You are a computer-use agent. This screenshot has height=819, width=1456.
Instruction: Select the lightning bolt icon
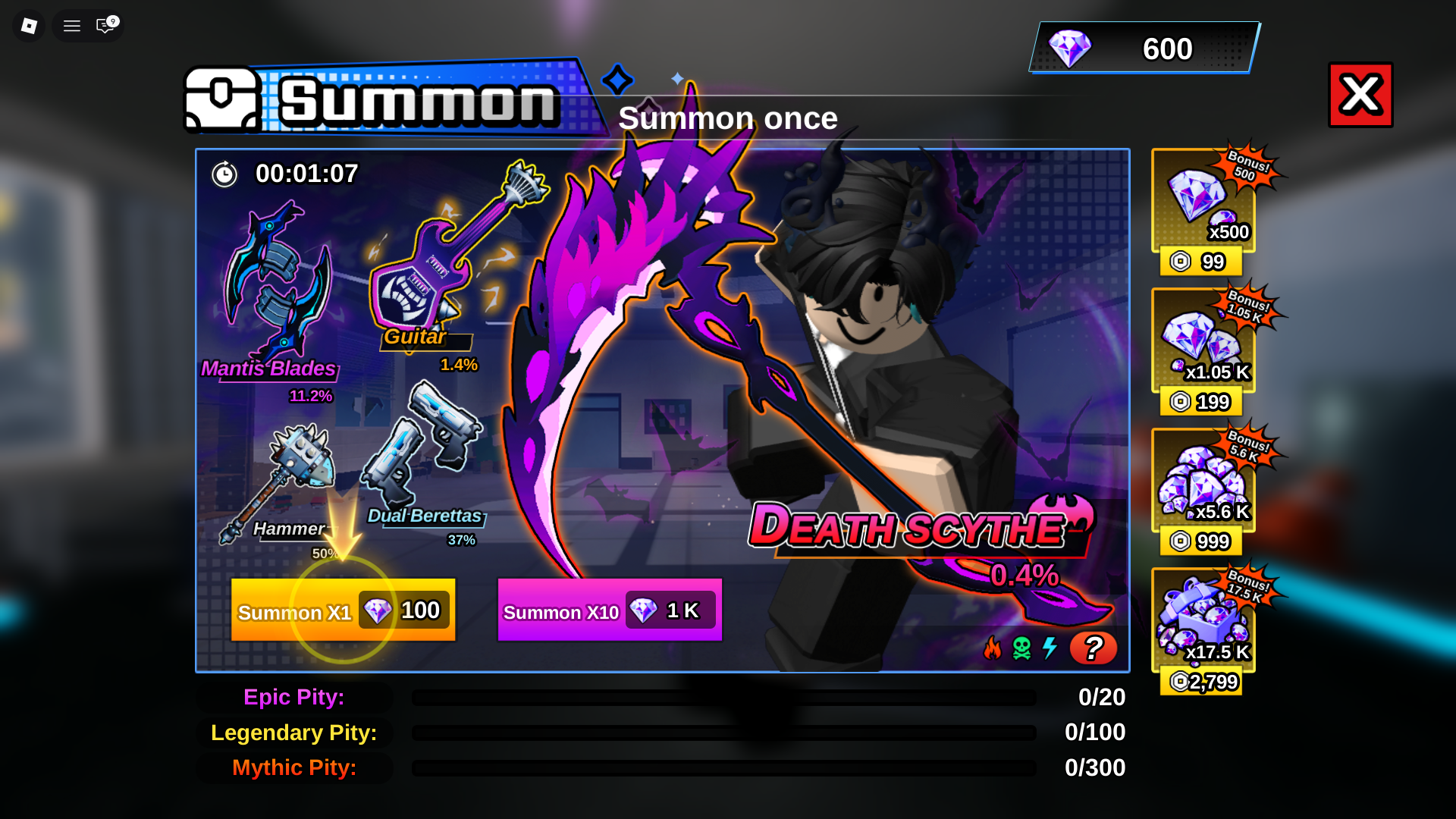tap(1050, 648)
